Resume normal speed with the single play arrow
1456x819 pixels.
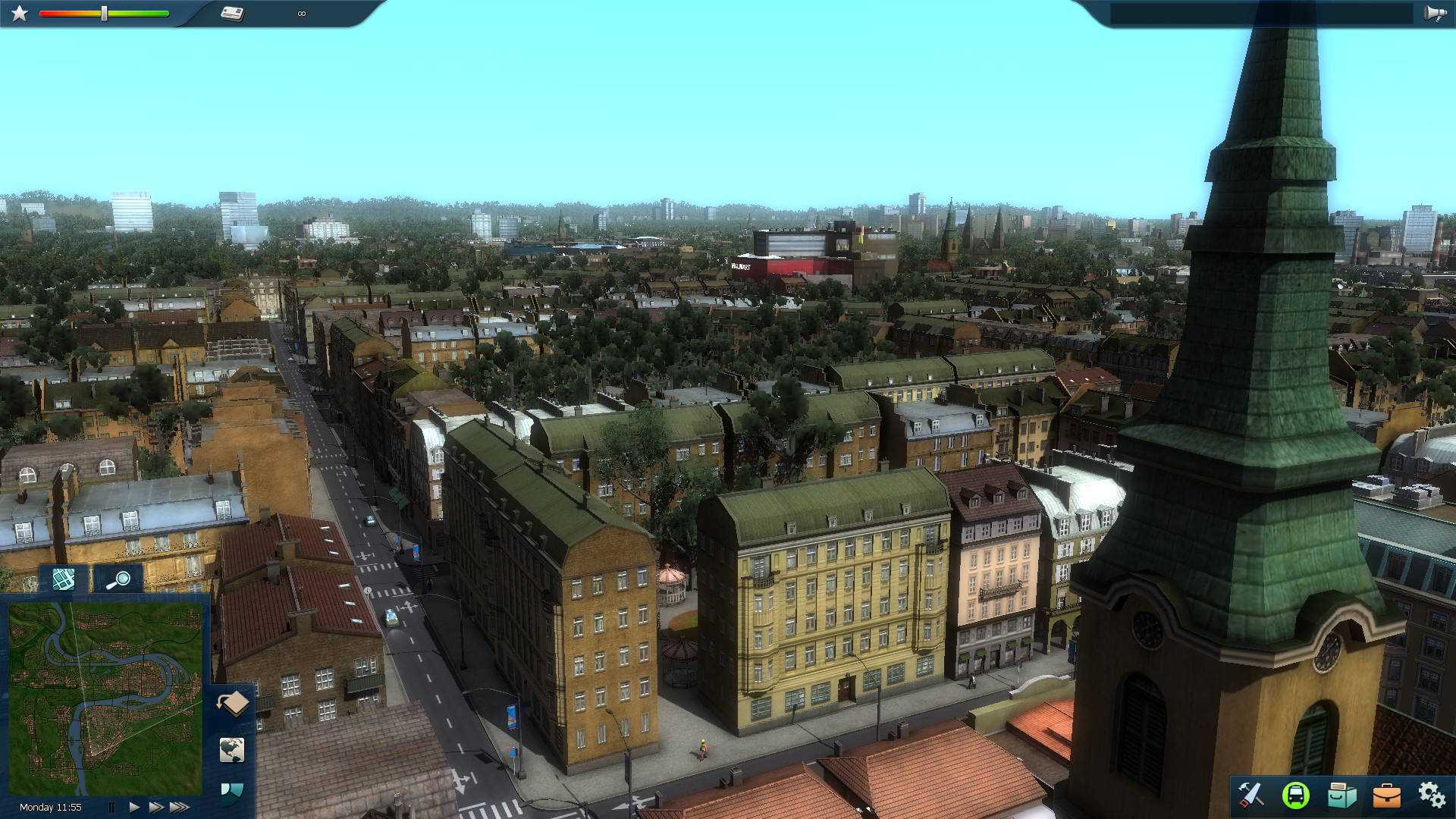134,807
